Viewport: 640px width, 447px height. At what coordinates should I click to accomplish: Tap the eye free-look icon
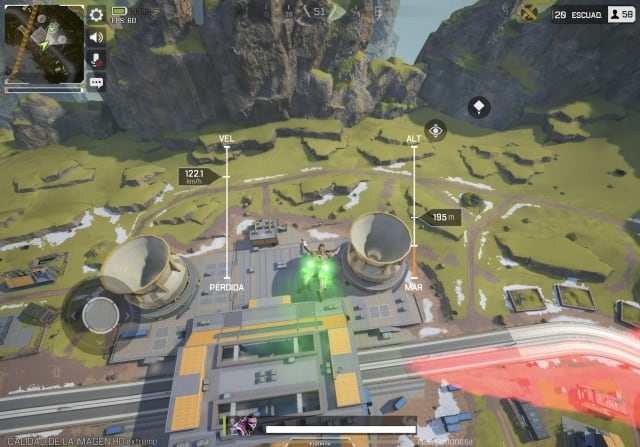click(x=435, y=130)
